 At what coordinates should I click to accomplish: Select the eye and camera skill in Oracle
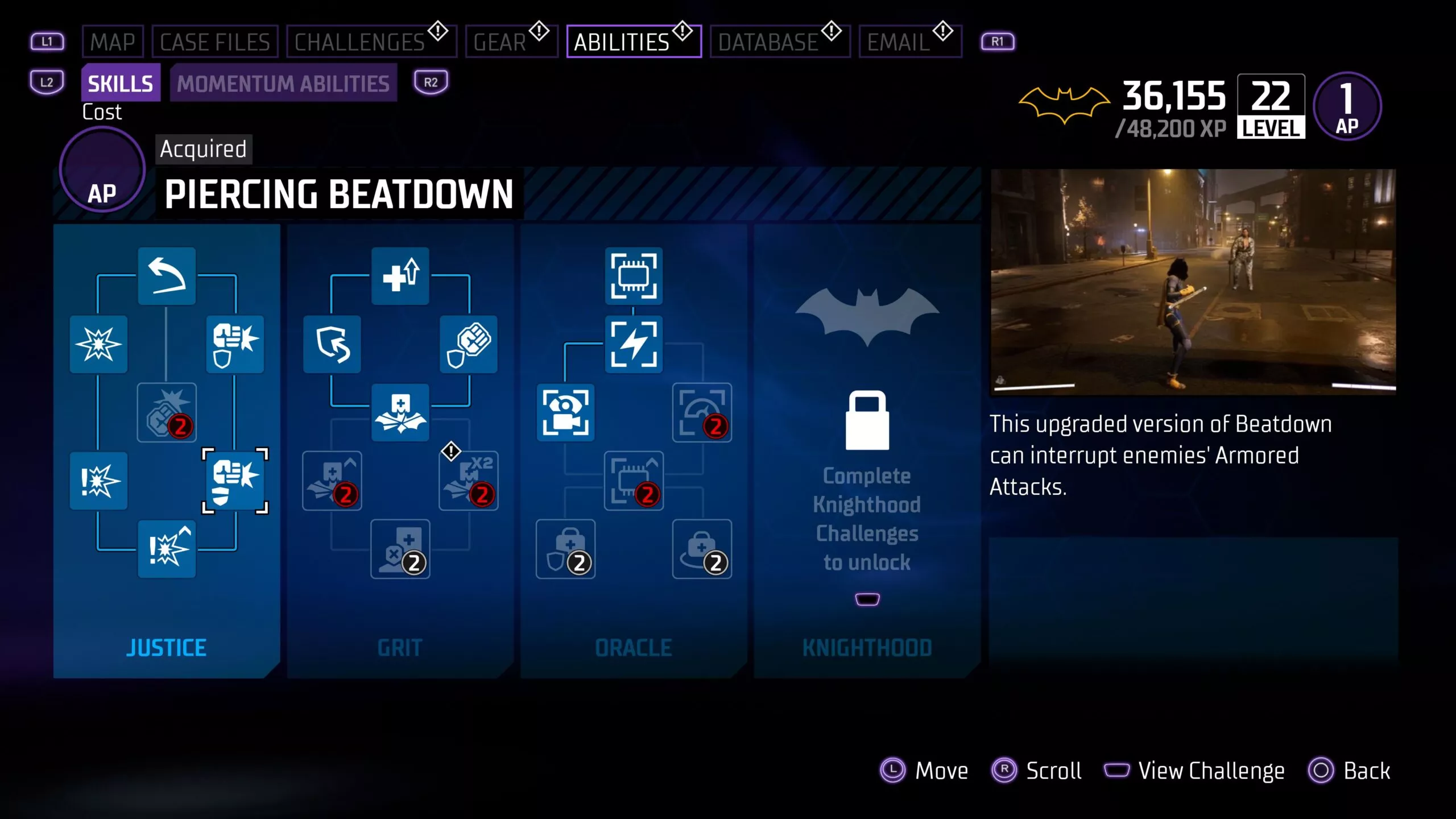(x=565, y=412)
